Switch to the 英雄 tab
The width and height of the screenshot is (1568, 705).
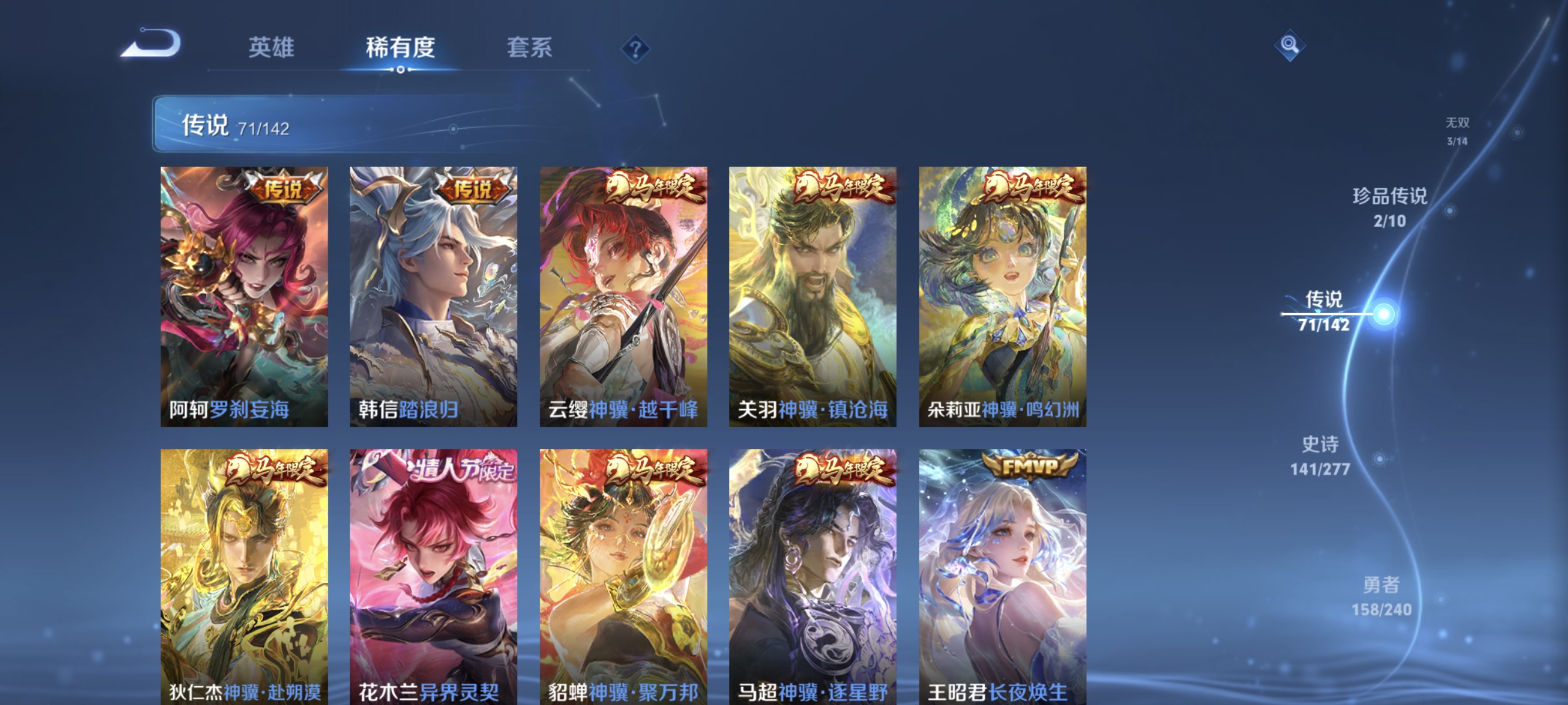click(x=271, y=49)
